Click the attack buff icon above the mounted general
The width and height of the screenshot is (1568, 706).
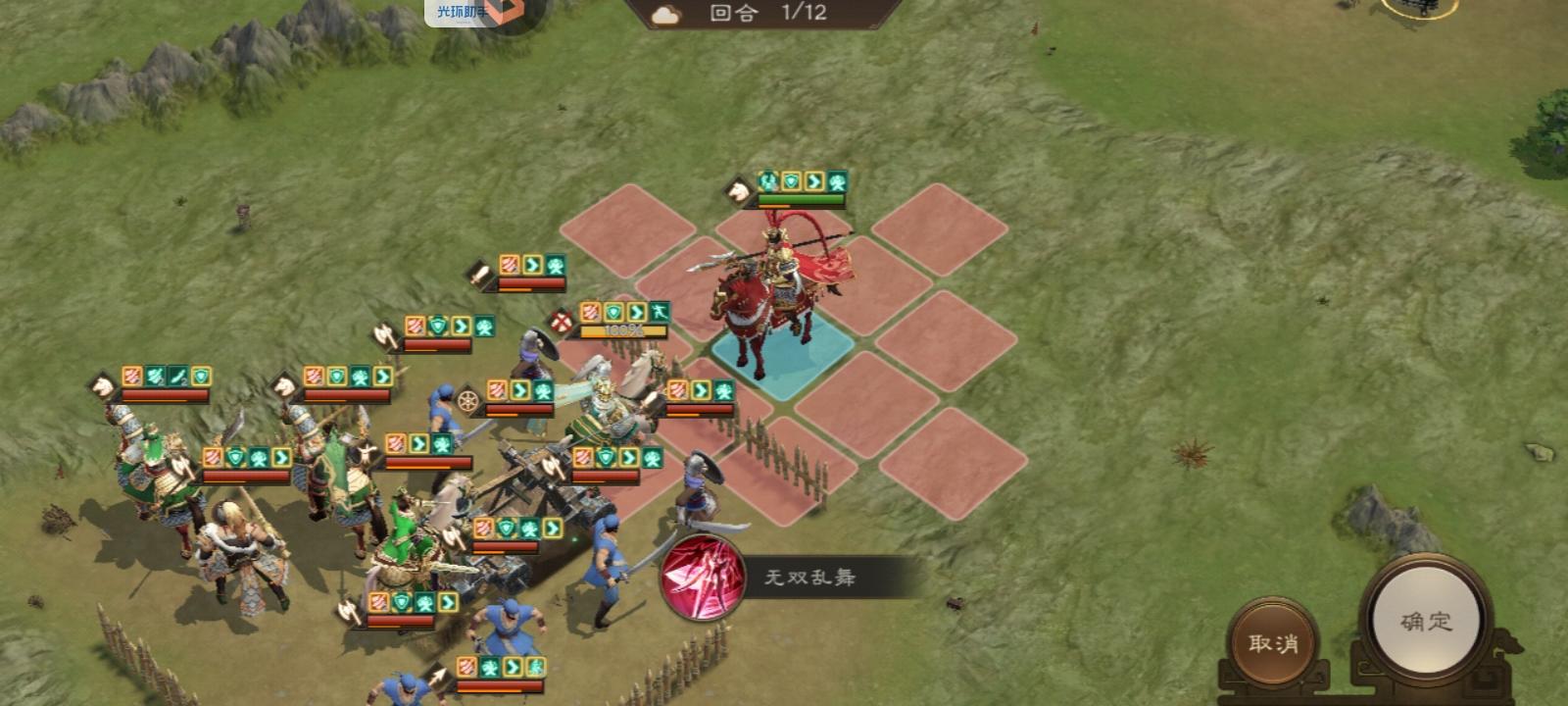click(767, 180)
